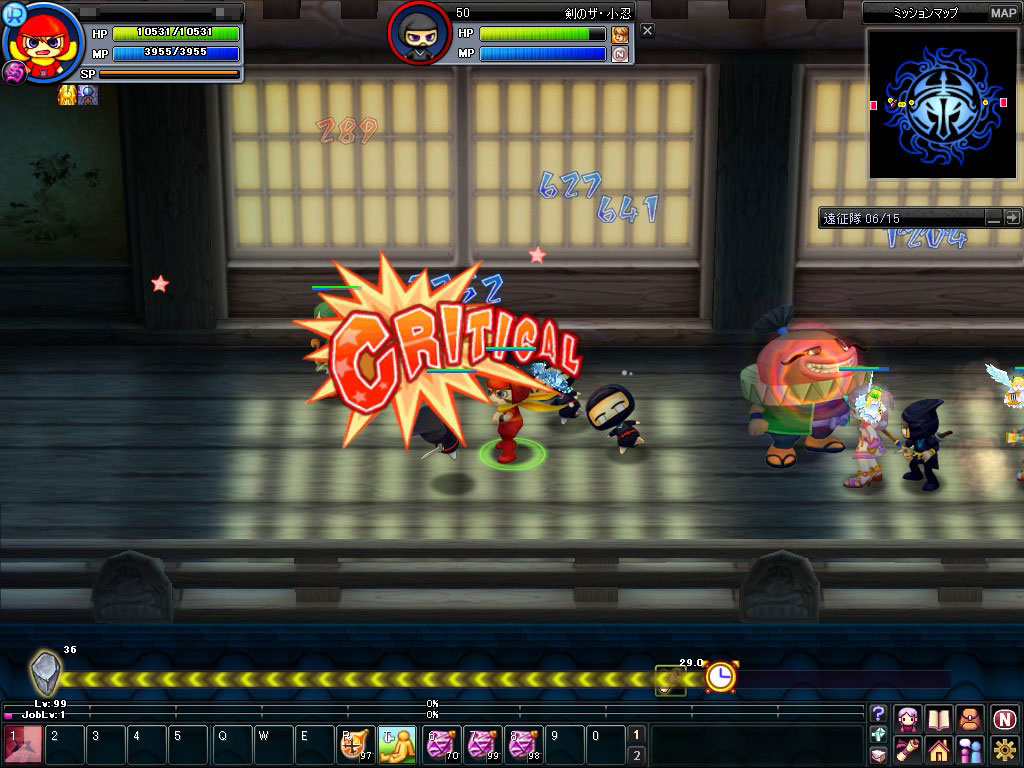This screenshot has height=768, width=1024.
Task: Use the shield item with count 97
Action: coord(355,745)
